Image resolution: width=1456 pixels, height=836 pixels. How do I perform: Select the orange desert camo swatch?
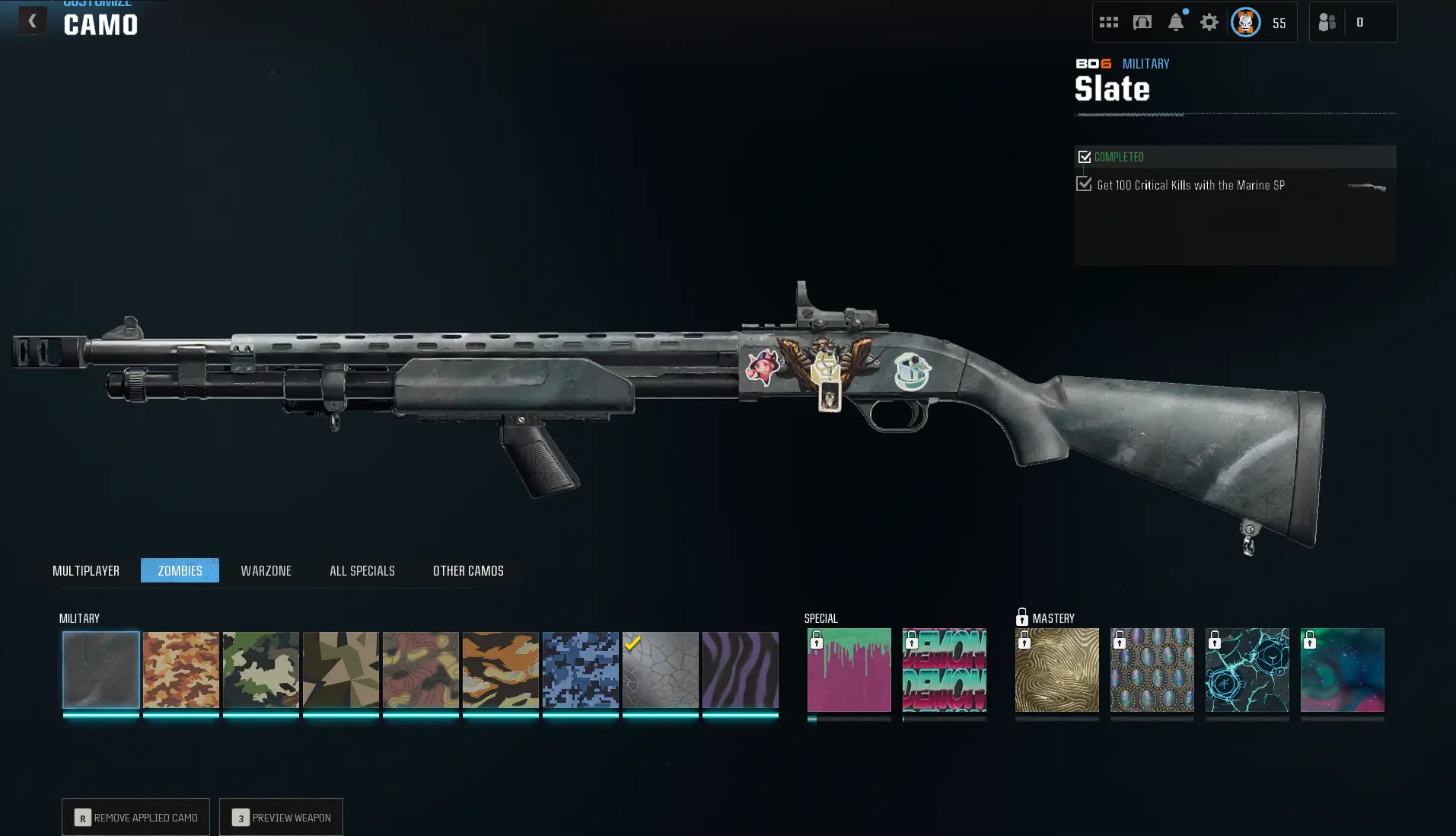click(180, 671)
